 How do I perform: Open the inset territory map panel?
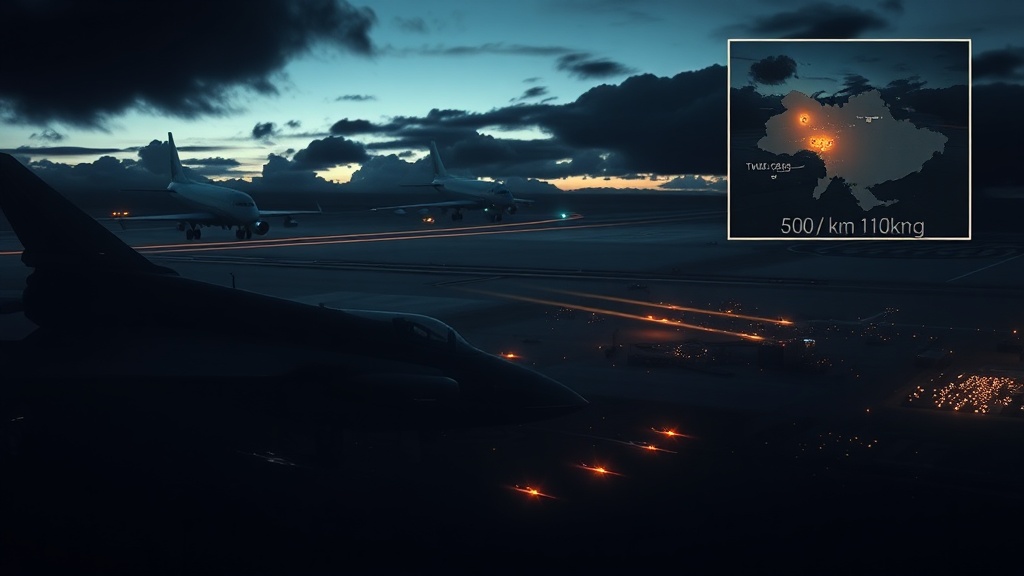tap(849, 139)
